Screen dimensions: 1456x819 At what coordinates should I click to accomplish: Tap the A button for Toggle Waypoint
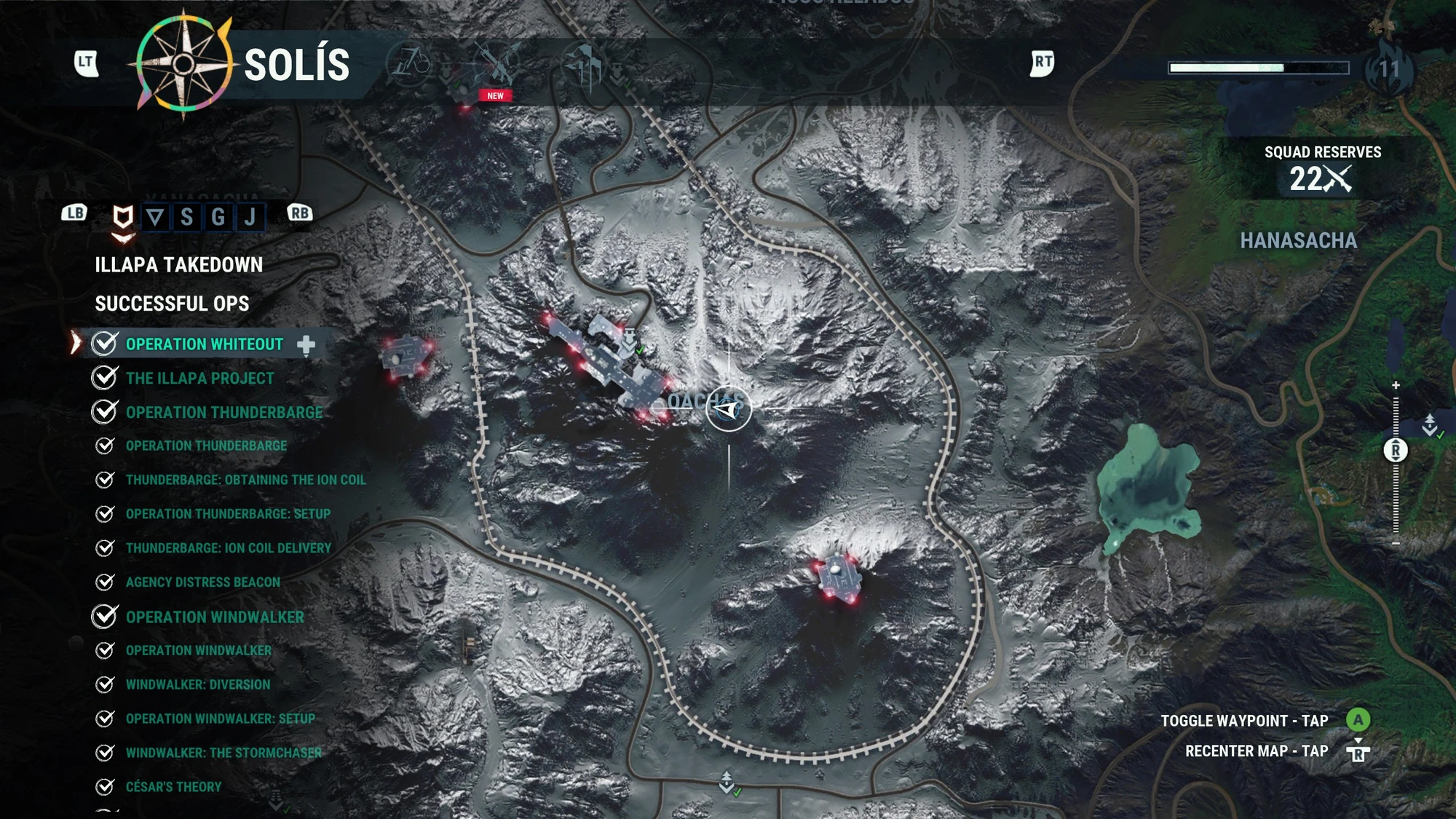point(1358,720)
